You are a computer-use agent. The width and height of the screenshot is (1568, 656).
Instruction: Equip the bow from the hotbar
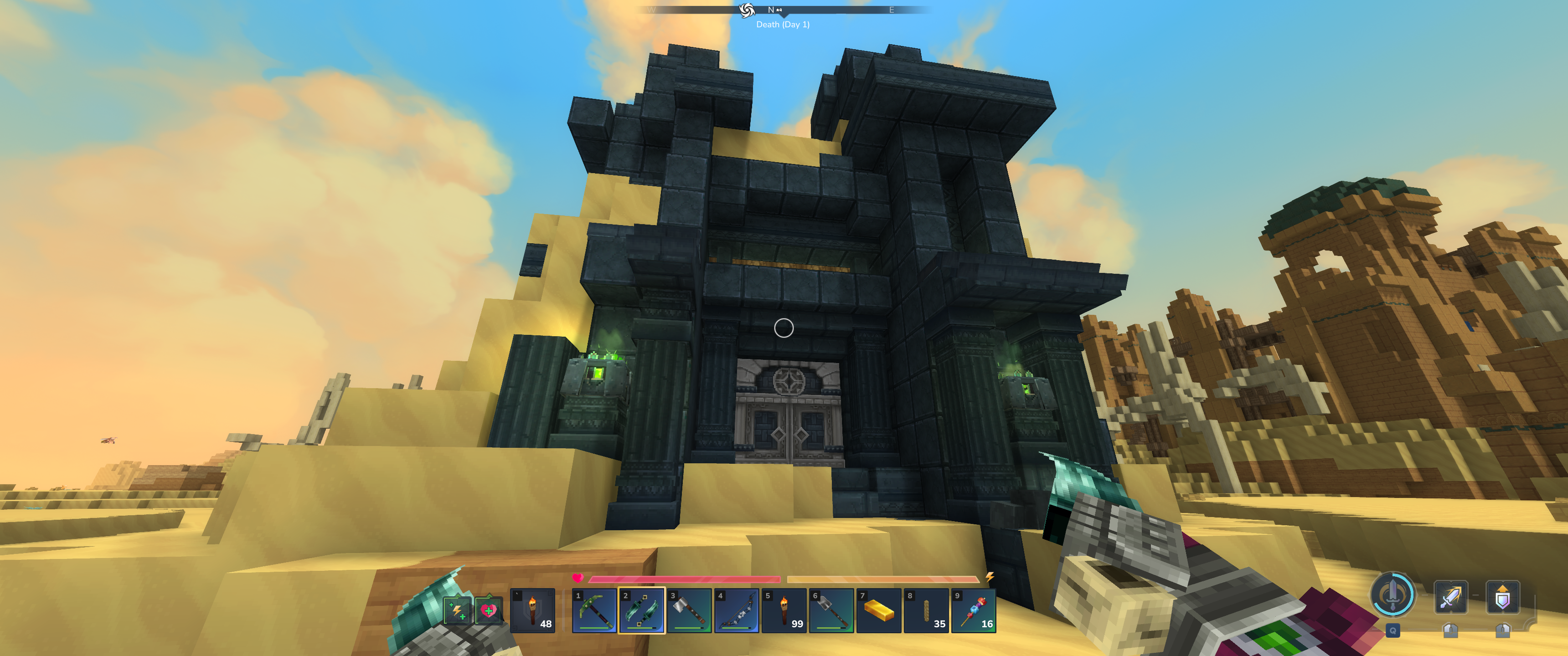point(737,610)
